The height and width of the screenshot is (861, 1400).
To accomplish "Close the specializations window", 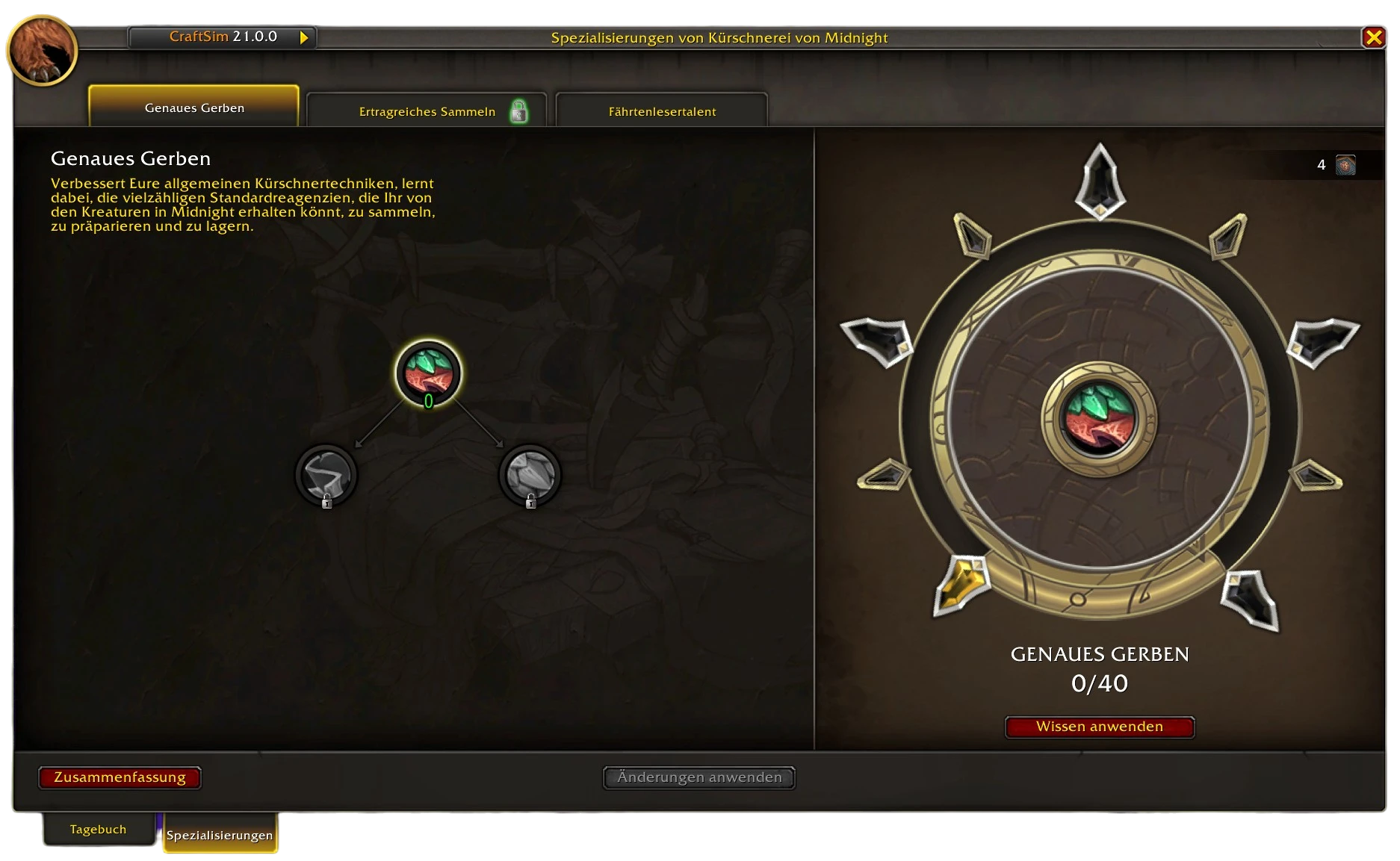I will tap(1373, 37).
